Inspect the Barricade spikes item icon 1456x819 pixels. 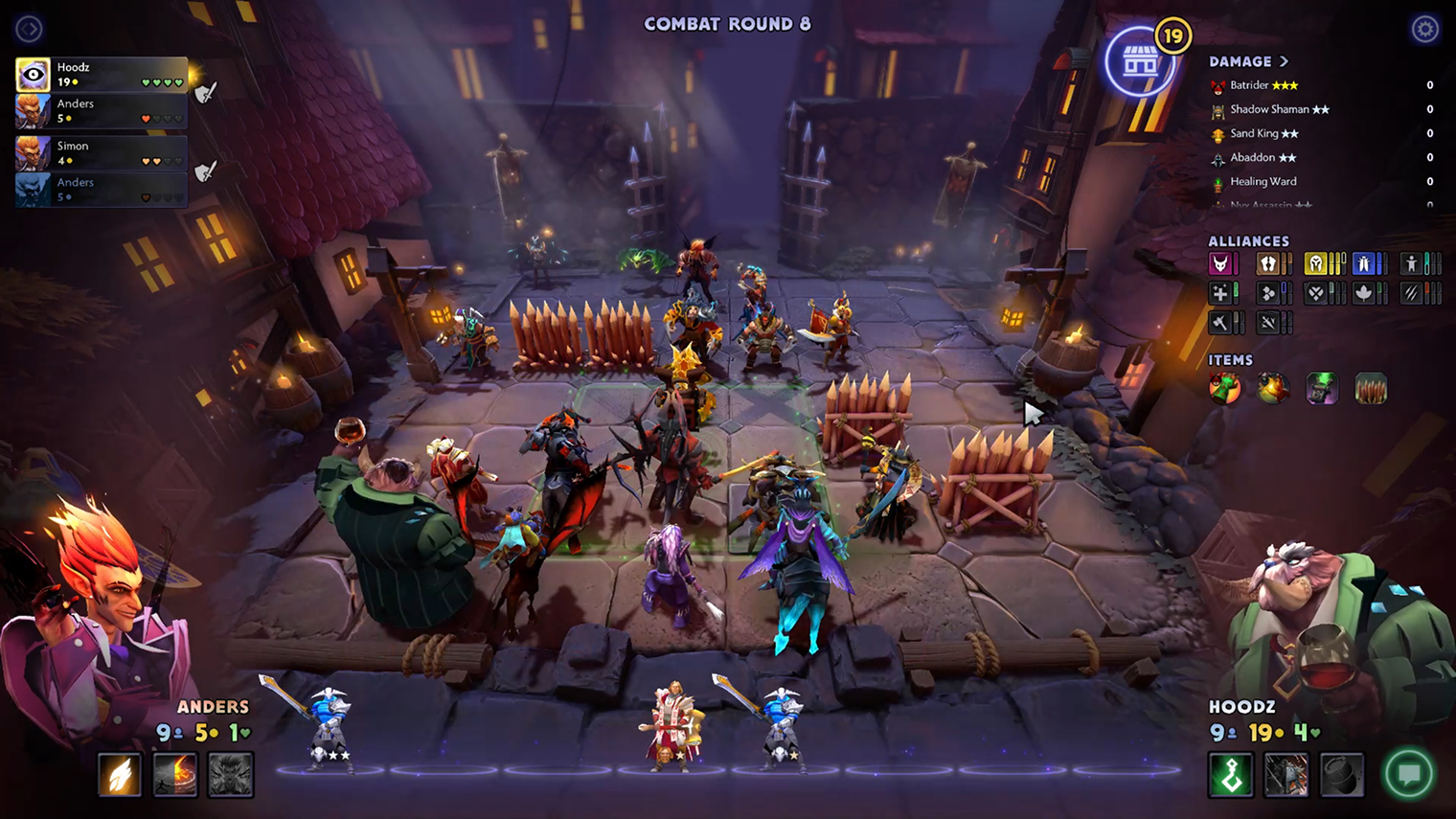point(1372,388)
